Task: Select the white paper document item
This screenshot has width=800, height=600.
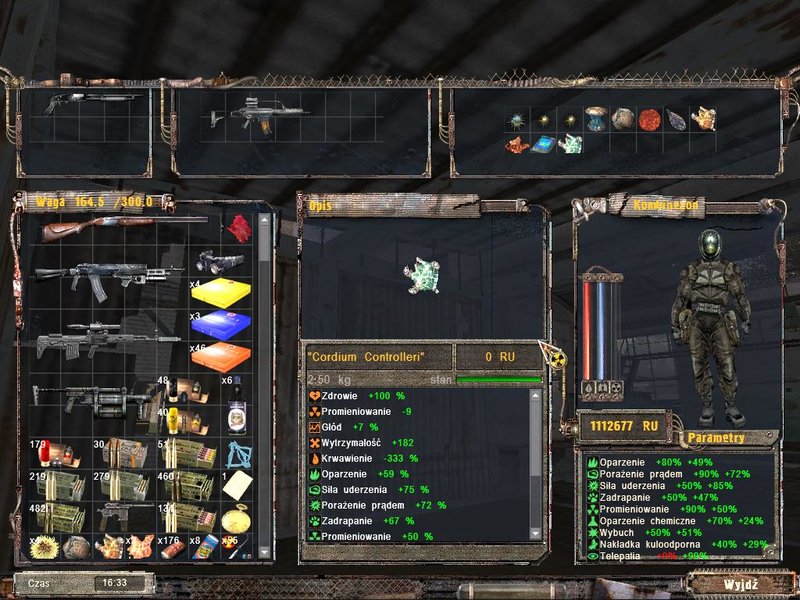Action: (x=236, y=485)
